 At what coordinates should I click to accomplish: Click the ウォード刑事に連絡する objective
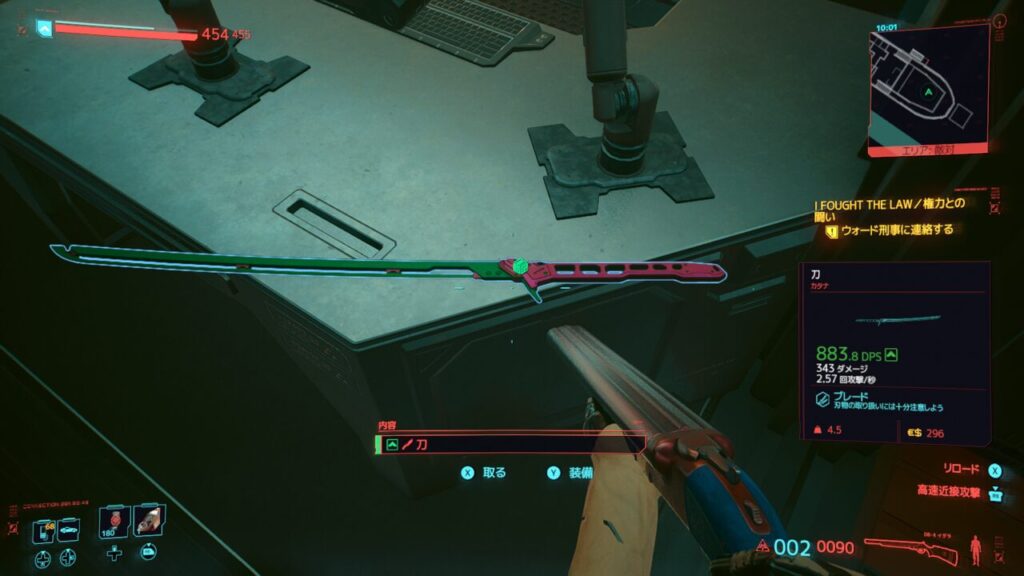coord(896,230)
